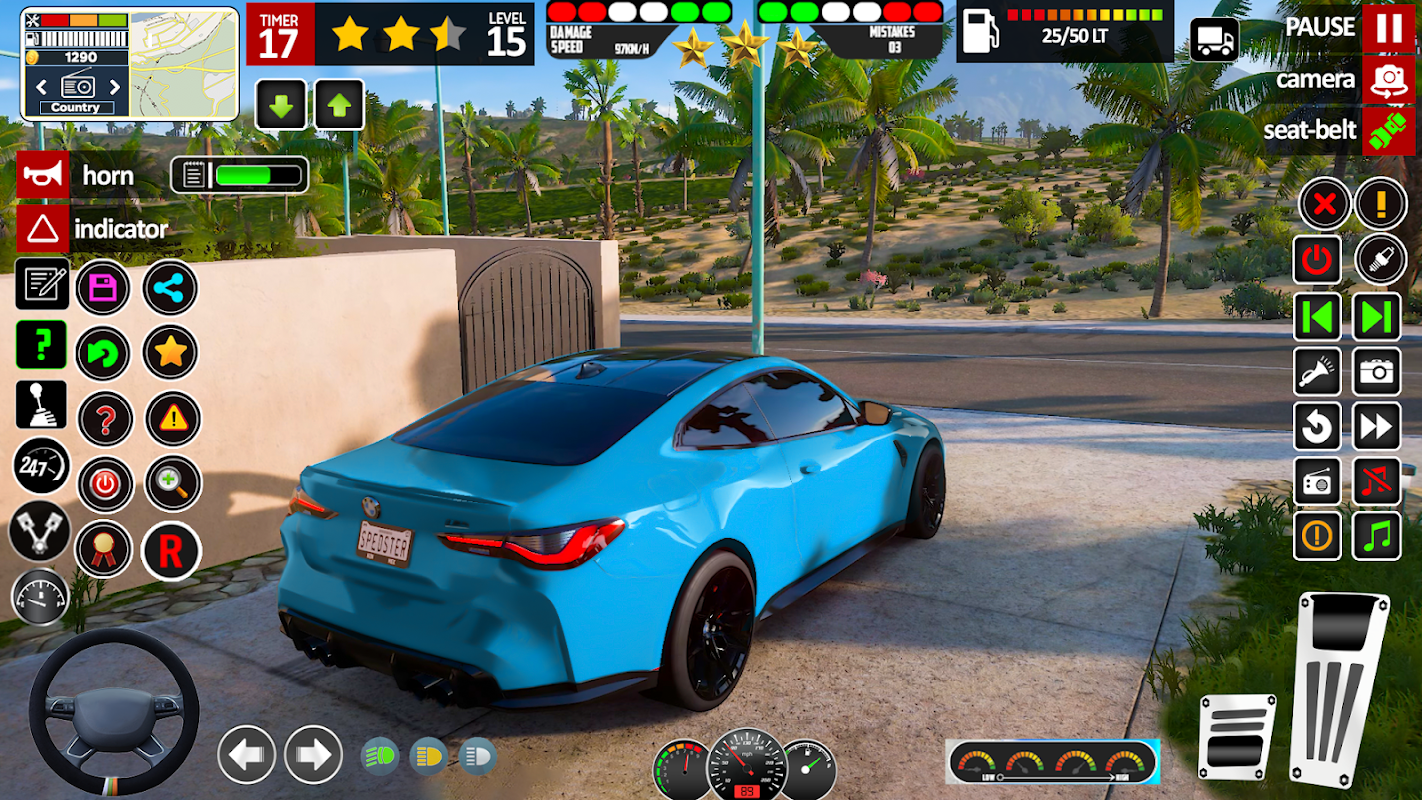Step on the brake pedal
The image size is (1422, 800).
[1237, 738]
